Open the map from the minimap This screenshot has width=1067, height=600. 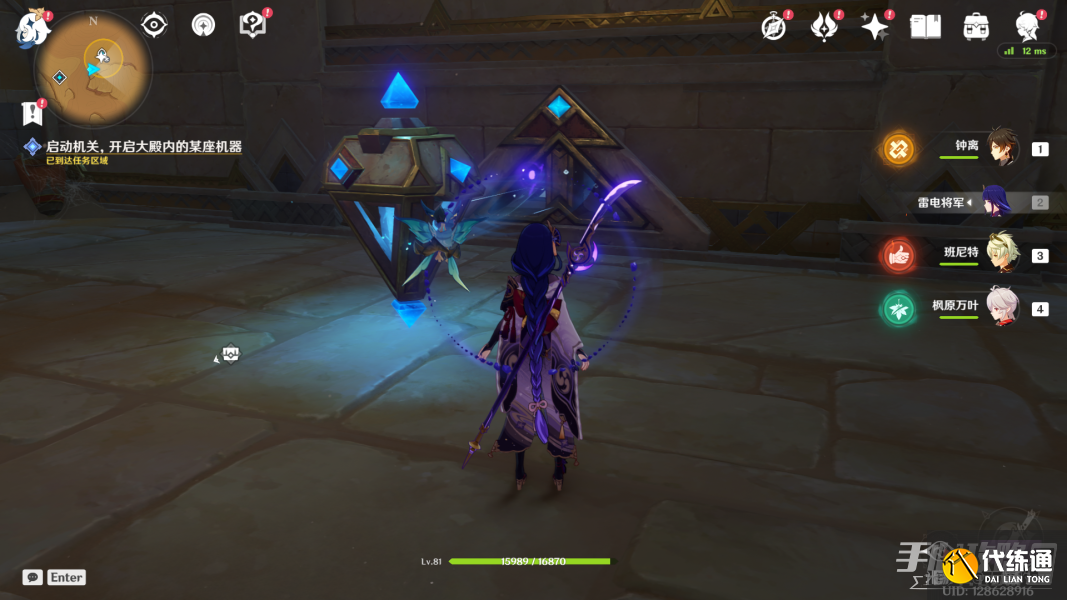point(93,68)
